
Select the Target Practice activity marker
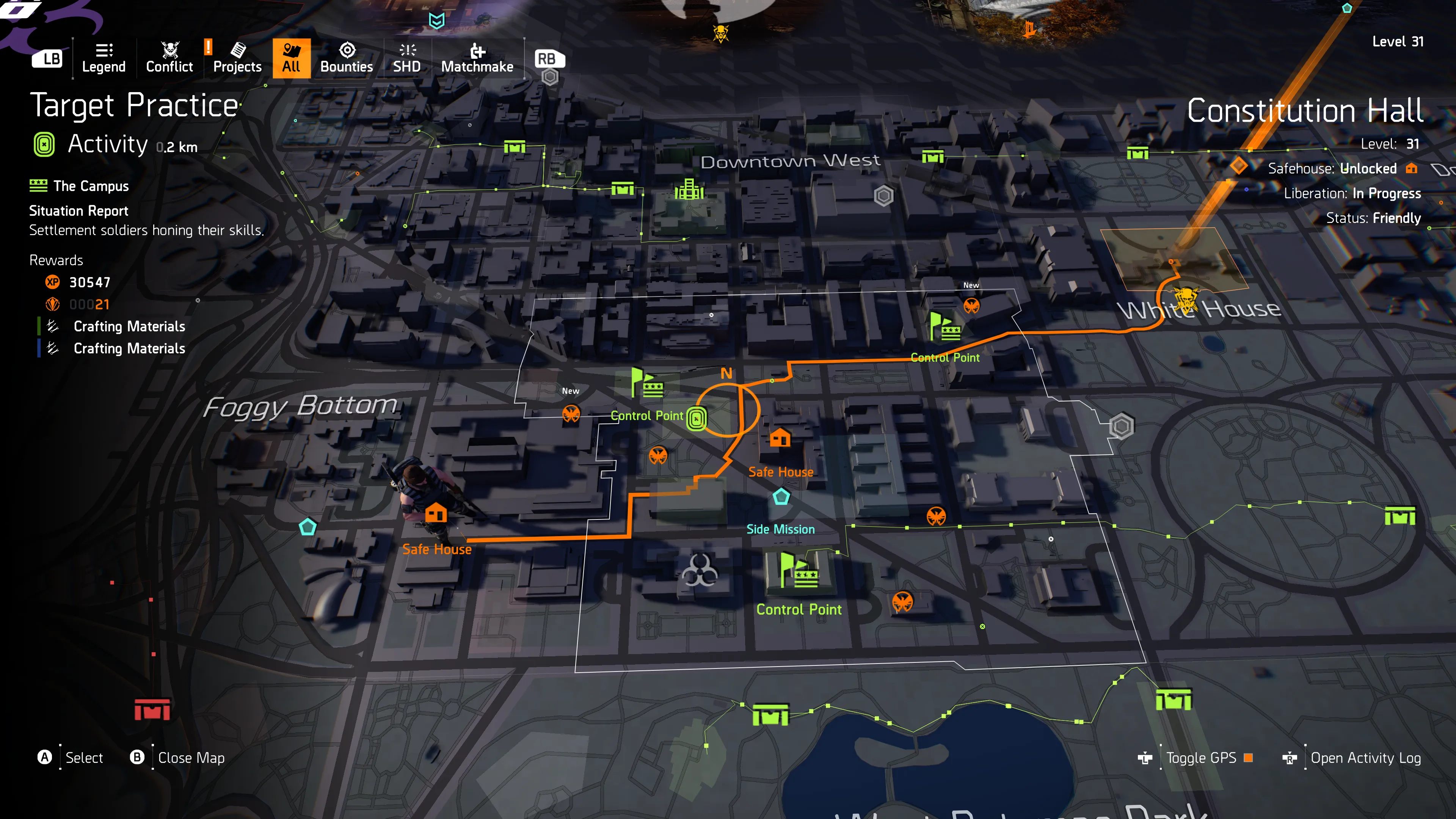click(x=697, y=419)
